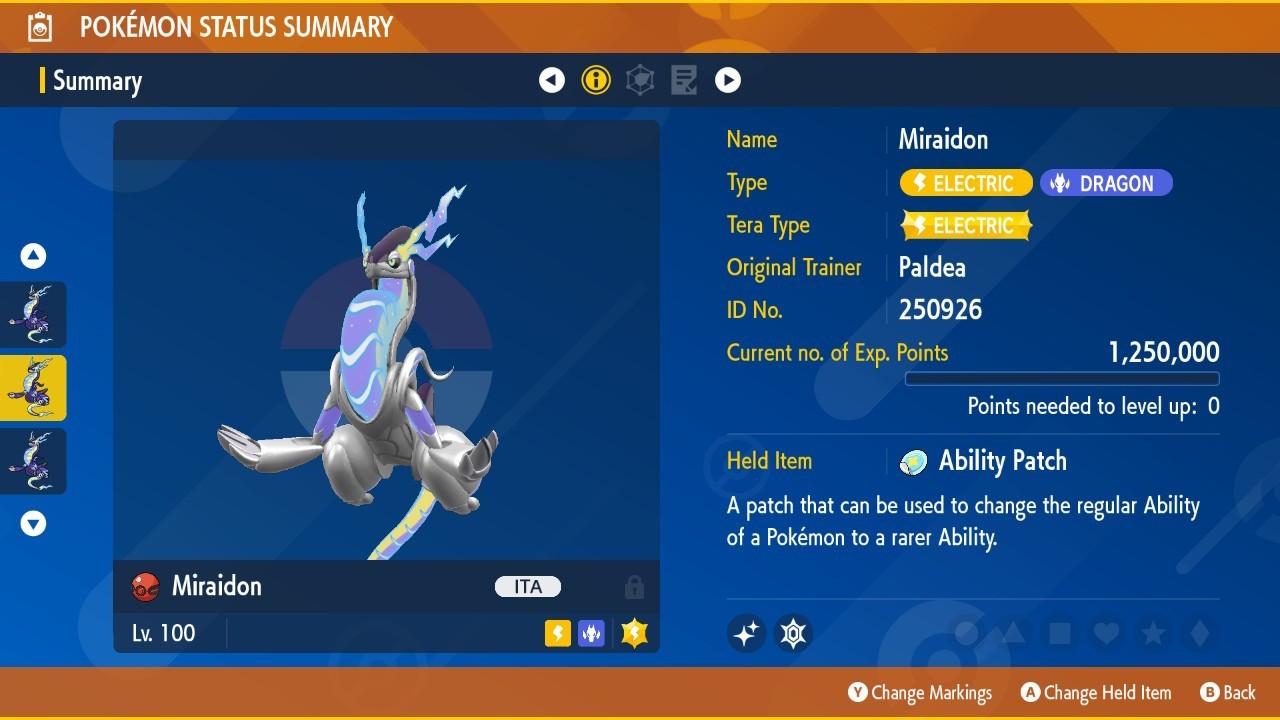
Task: Select the highlighted Miraidon party thumbnail
Action: [33, 388]
